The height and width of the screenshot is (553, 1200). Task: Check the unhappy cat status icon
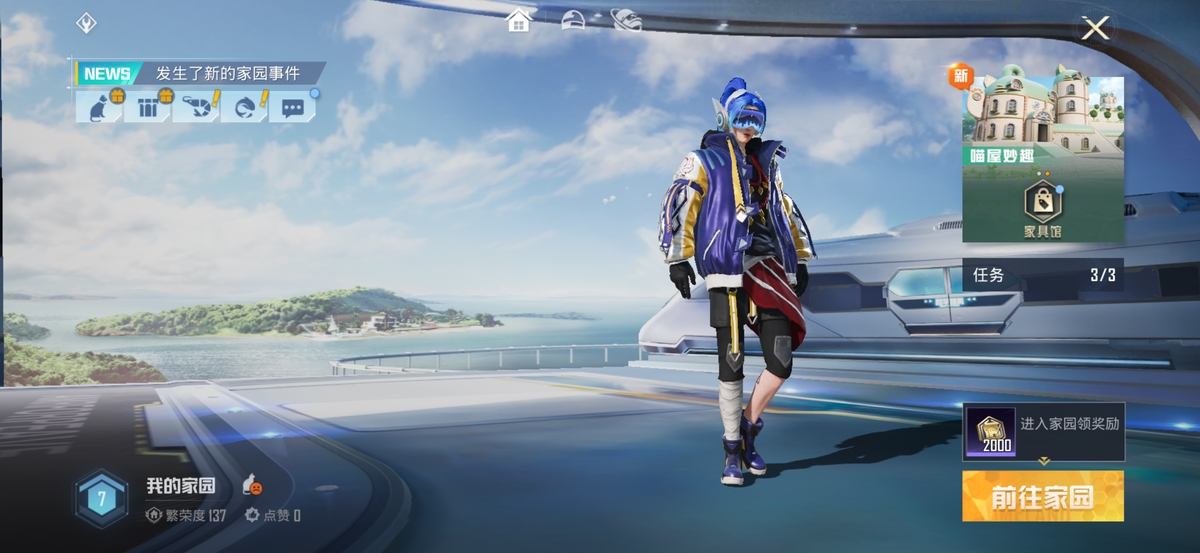[252, 486]
